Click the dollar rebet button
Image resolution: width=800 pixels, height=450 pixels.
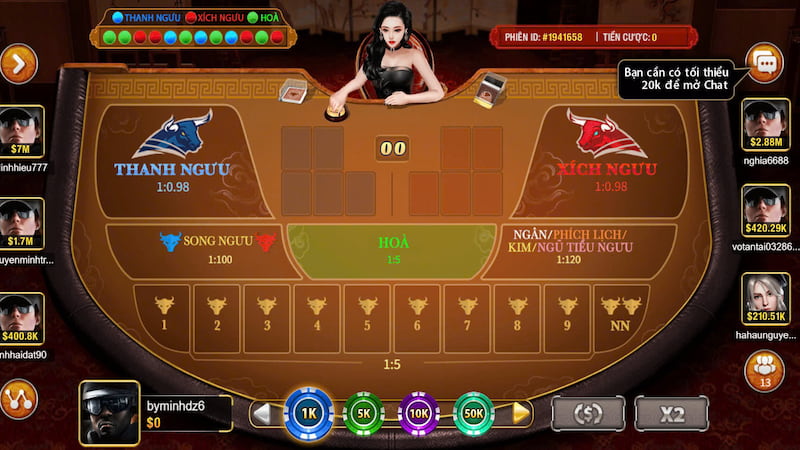tap(588, 413)
